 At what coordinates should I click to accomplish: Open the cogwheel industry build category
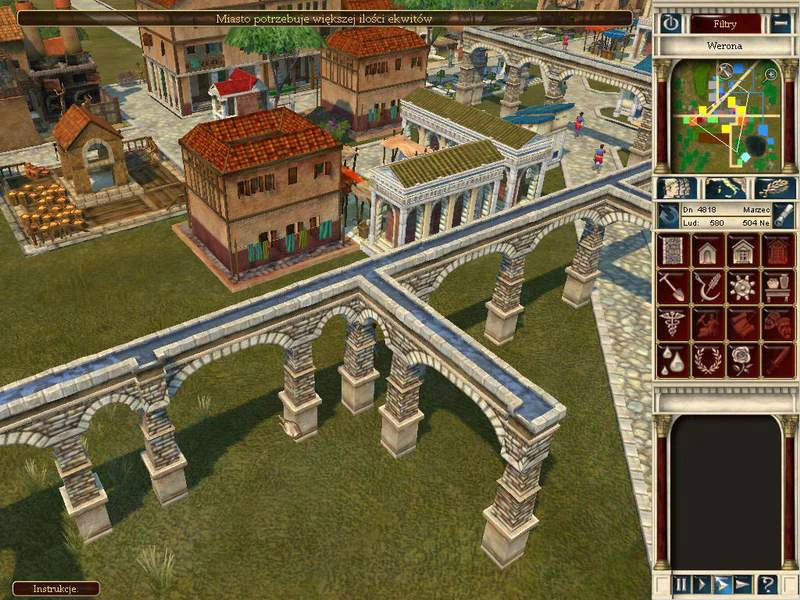(743, 288)
